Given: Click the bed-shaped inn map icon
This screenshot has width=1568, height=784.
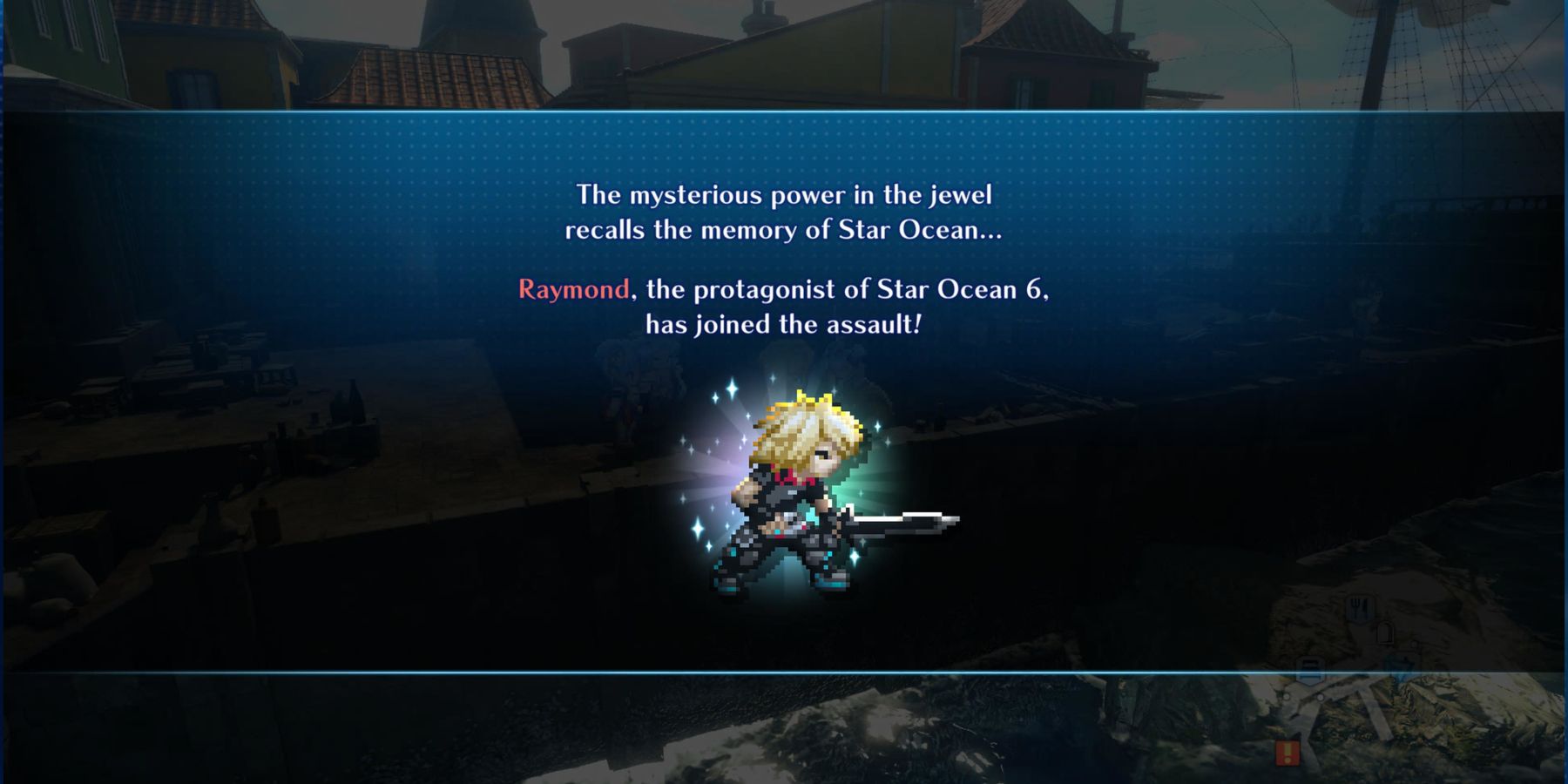Looking at the screenshot, I should 1312,670.
